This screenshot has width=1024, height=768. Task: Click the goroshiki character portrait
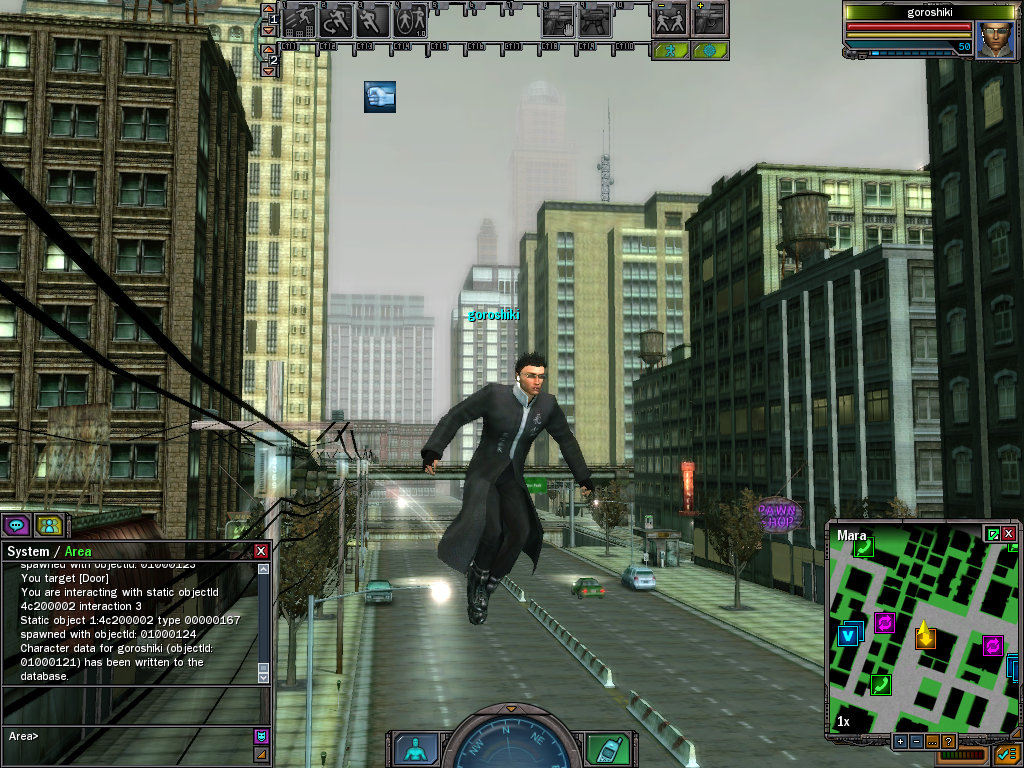point(995,40)
